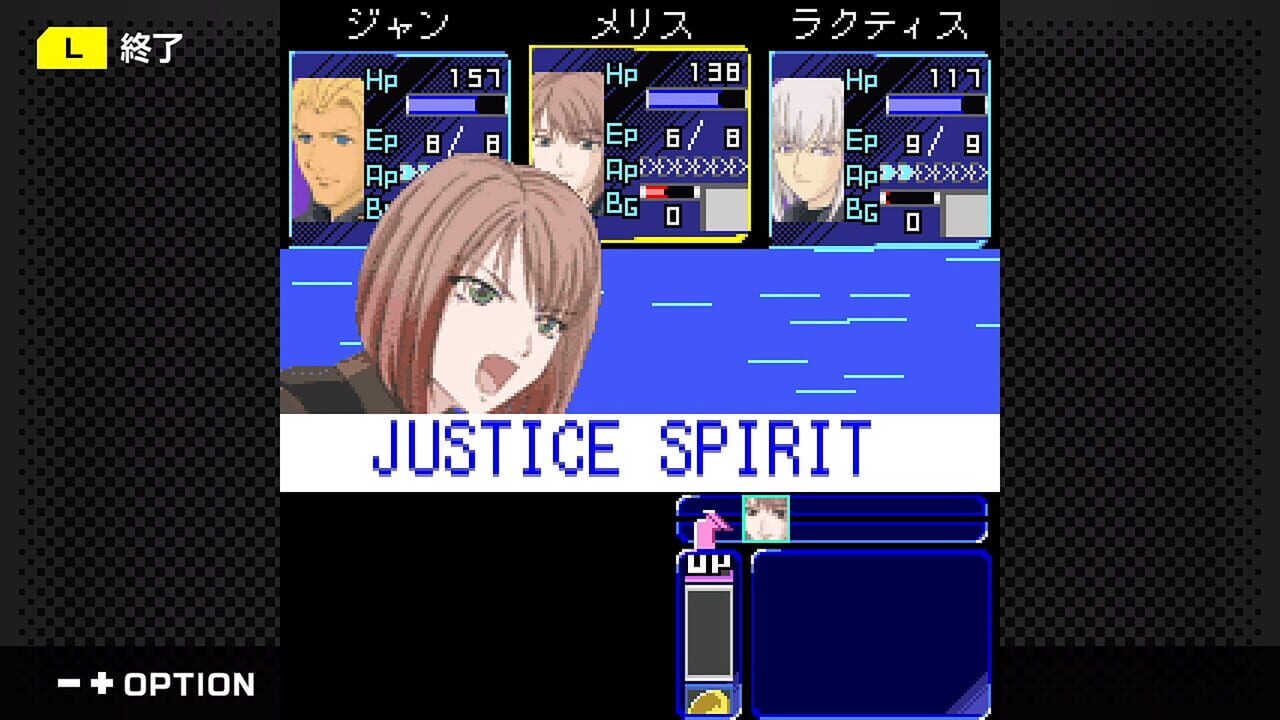Click the gold coin icon below the gauge
1280x720 pixels.
tap(710, 702)
